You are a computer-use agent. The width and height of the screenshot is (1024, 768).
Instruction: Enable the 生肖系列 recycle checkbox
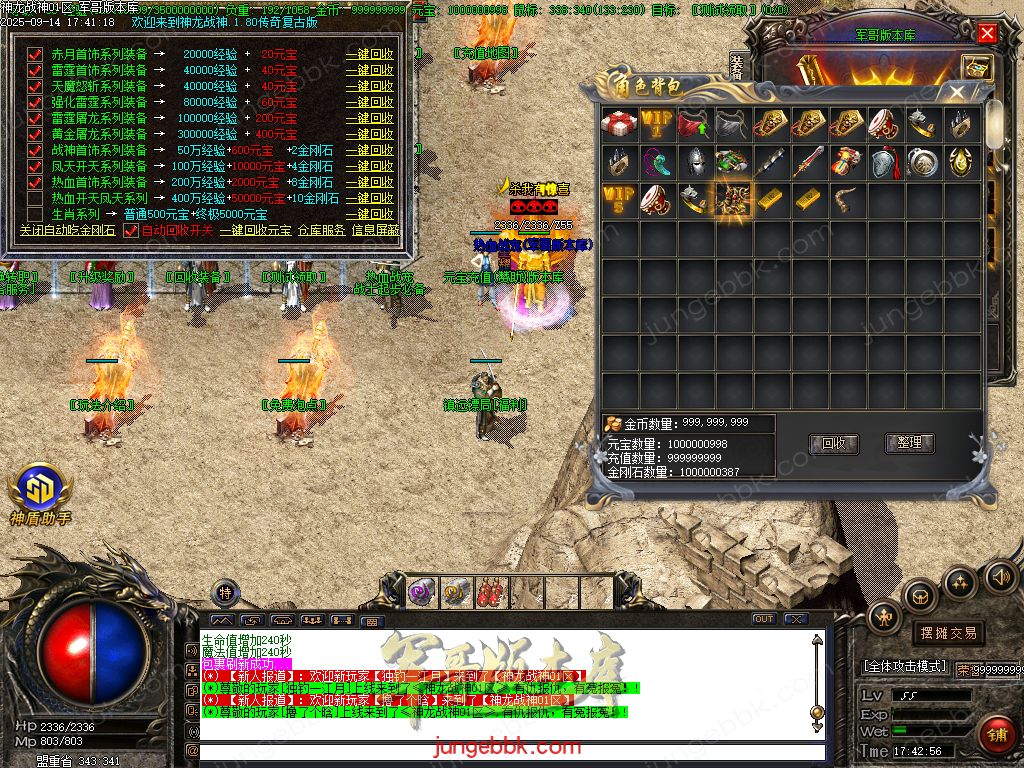[x=36, y=214]
